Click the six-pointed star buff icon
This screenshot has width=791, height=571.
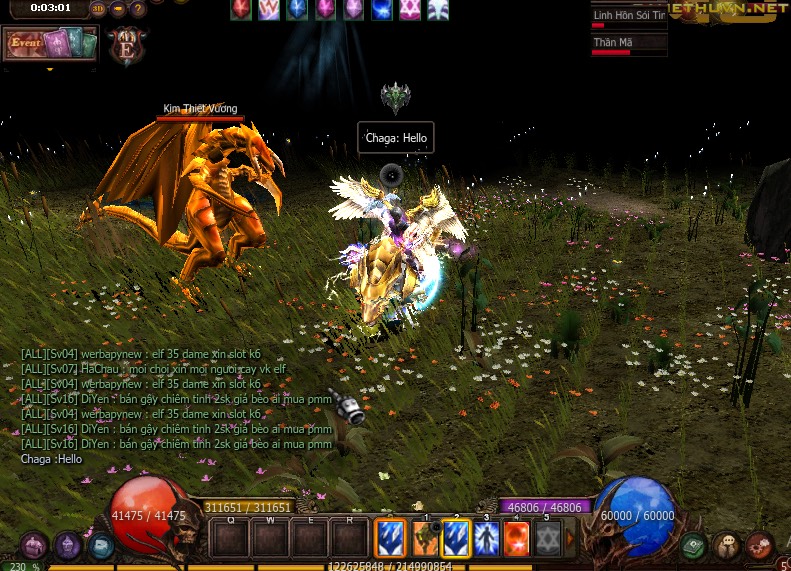point(410,10)
